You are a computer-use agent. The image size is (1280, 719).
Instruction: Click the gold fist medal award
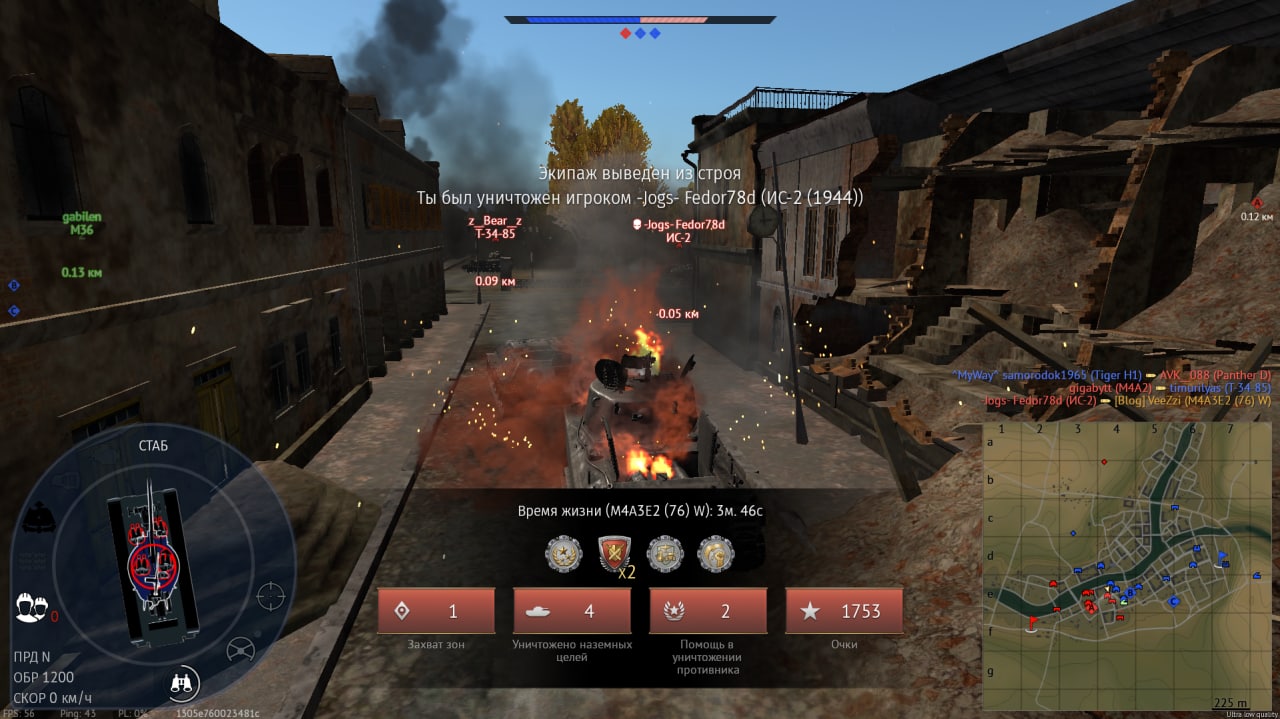[716, 553]
